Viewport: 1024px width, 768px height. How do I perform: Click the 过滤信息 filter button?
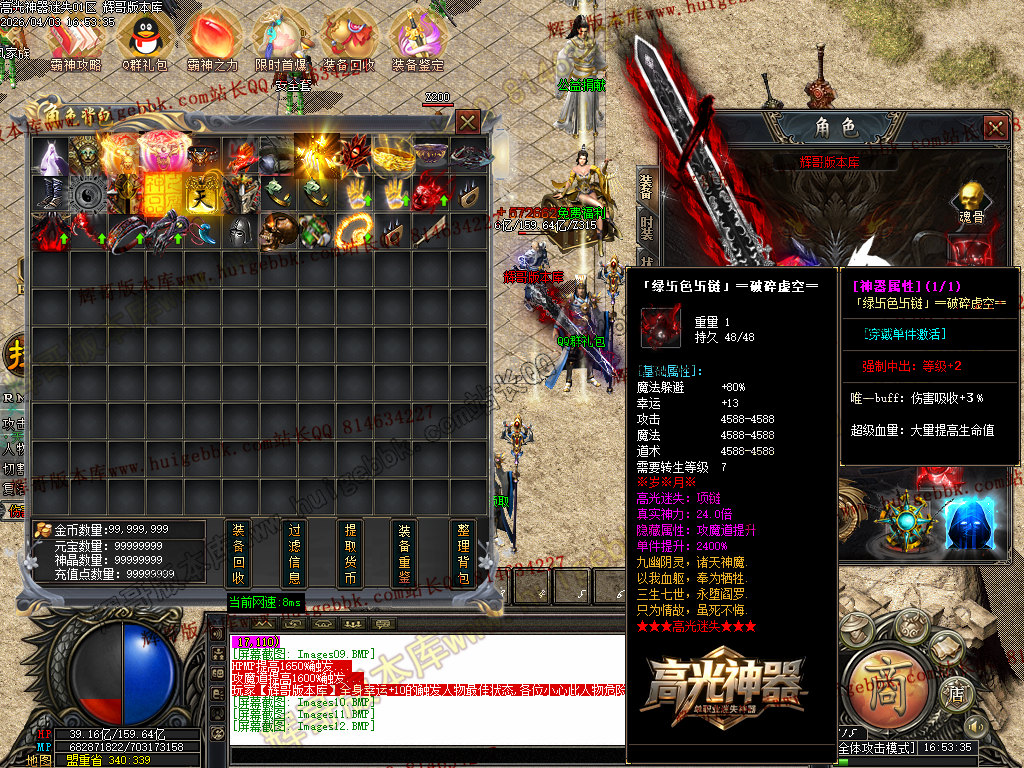(x=294, y=554)
